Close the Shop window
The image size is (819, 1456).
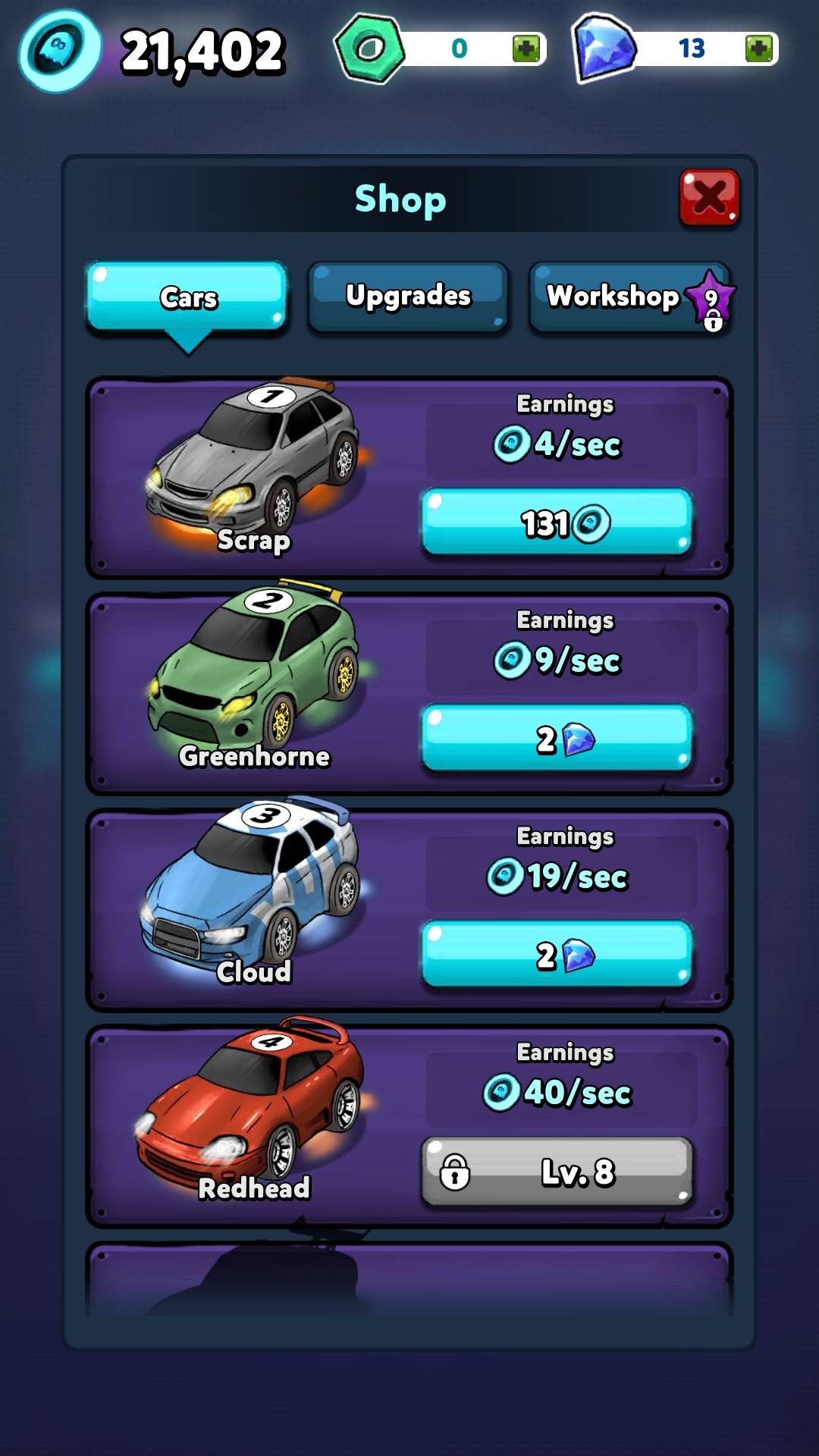pos(709,198)
